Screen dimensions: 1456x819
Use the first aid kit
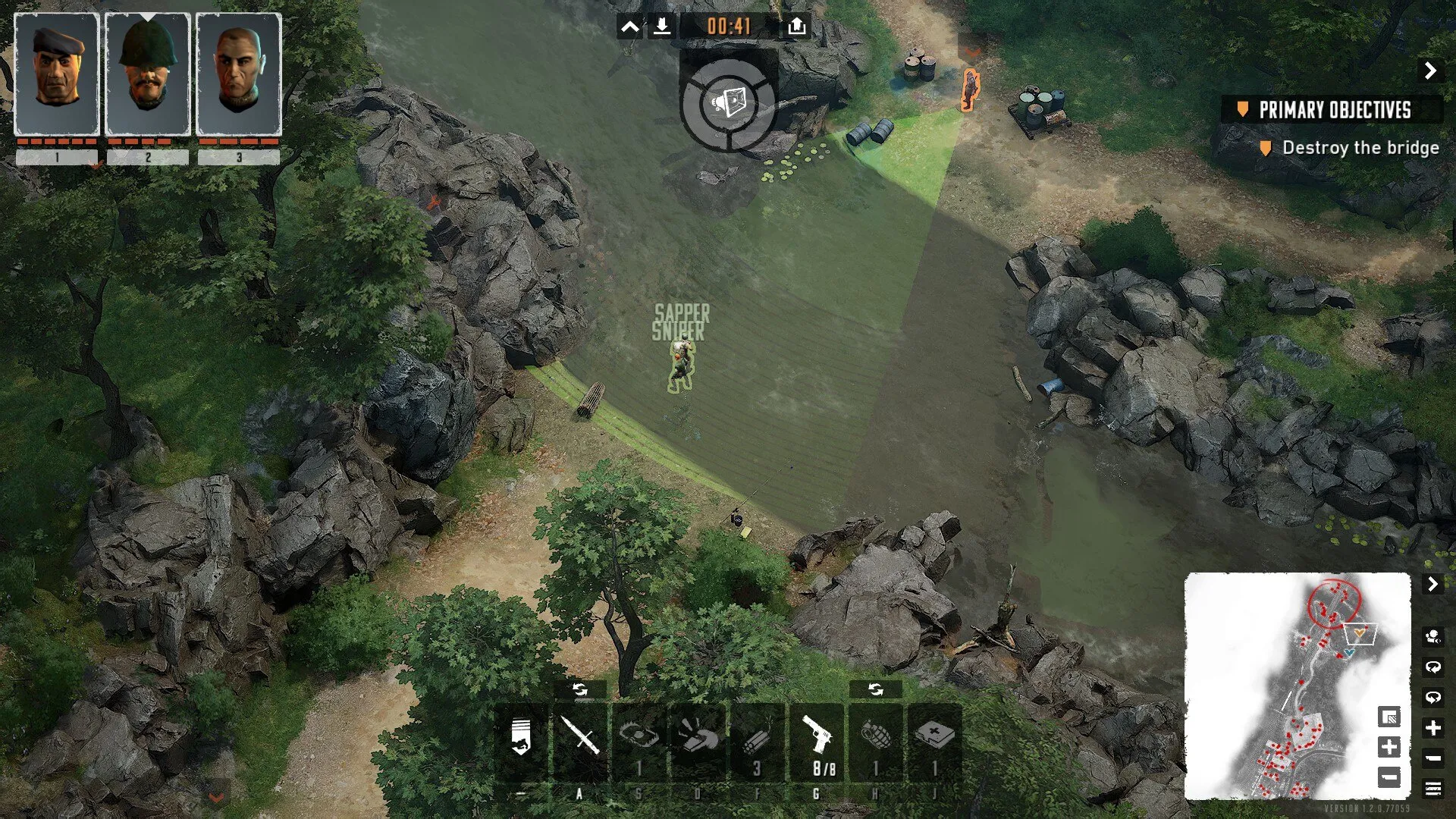point(934,737)
